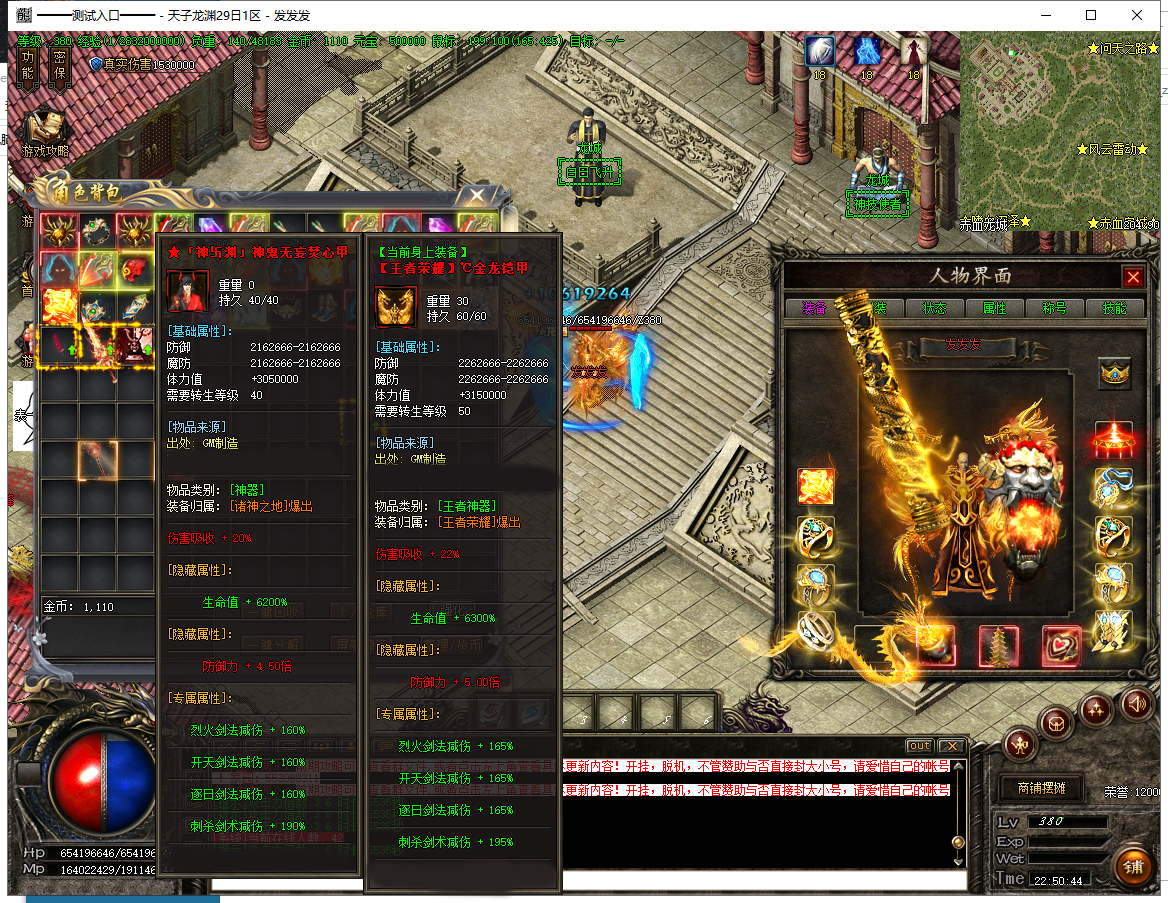
Task: Open the 商铺摆摊 stall button
Action: (x=1041, y=788)
